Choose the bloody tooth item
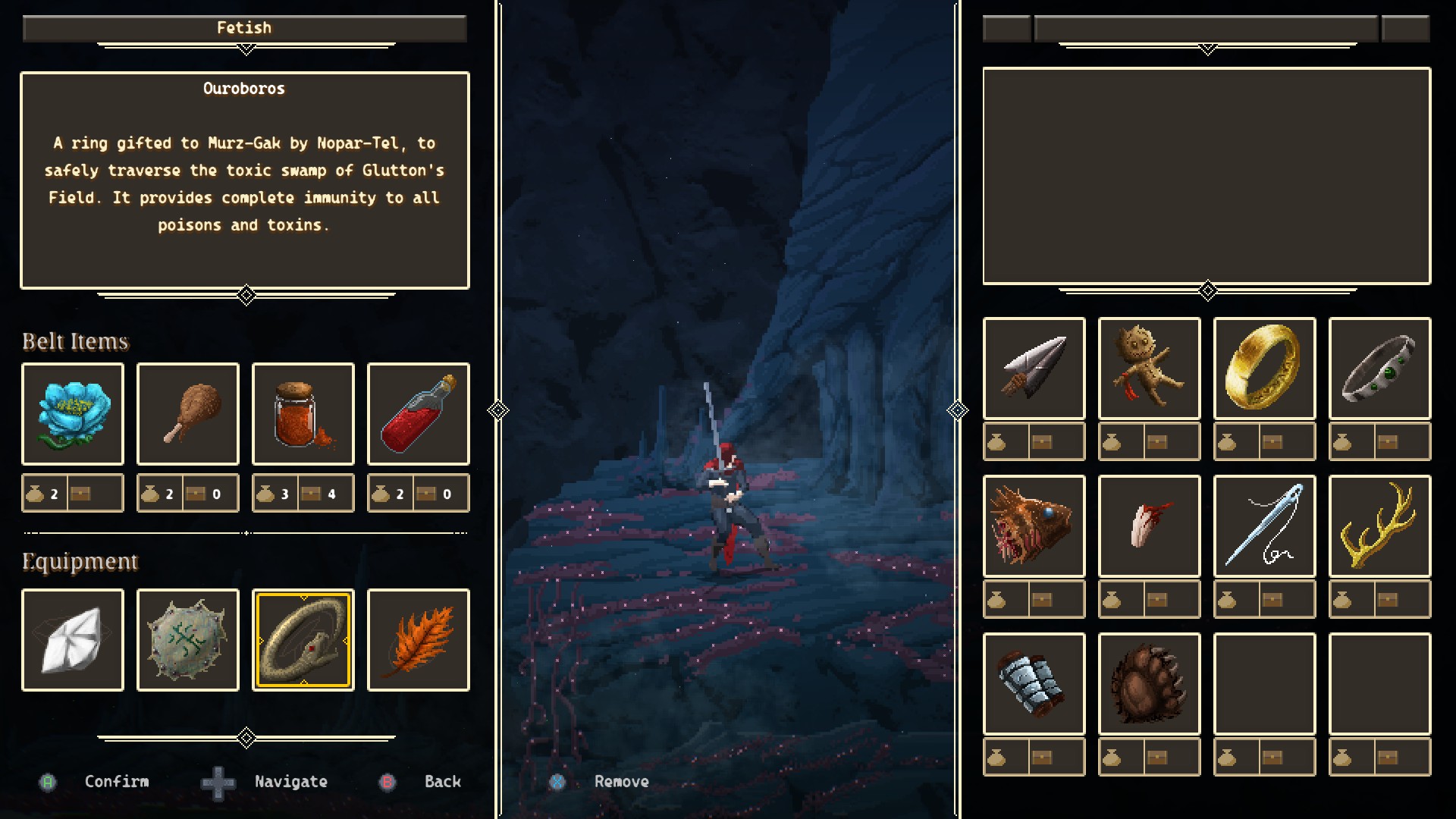 click(x=1150, y=526)
